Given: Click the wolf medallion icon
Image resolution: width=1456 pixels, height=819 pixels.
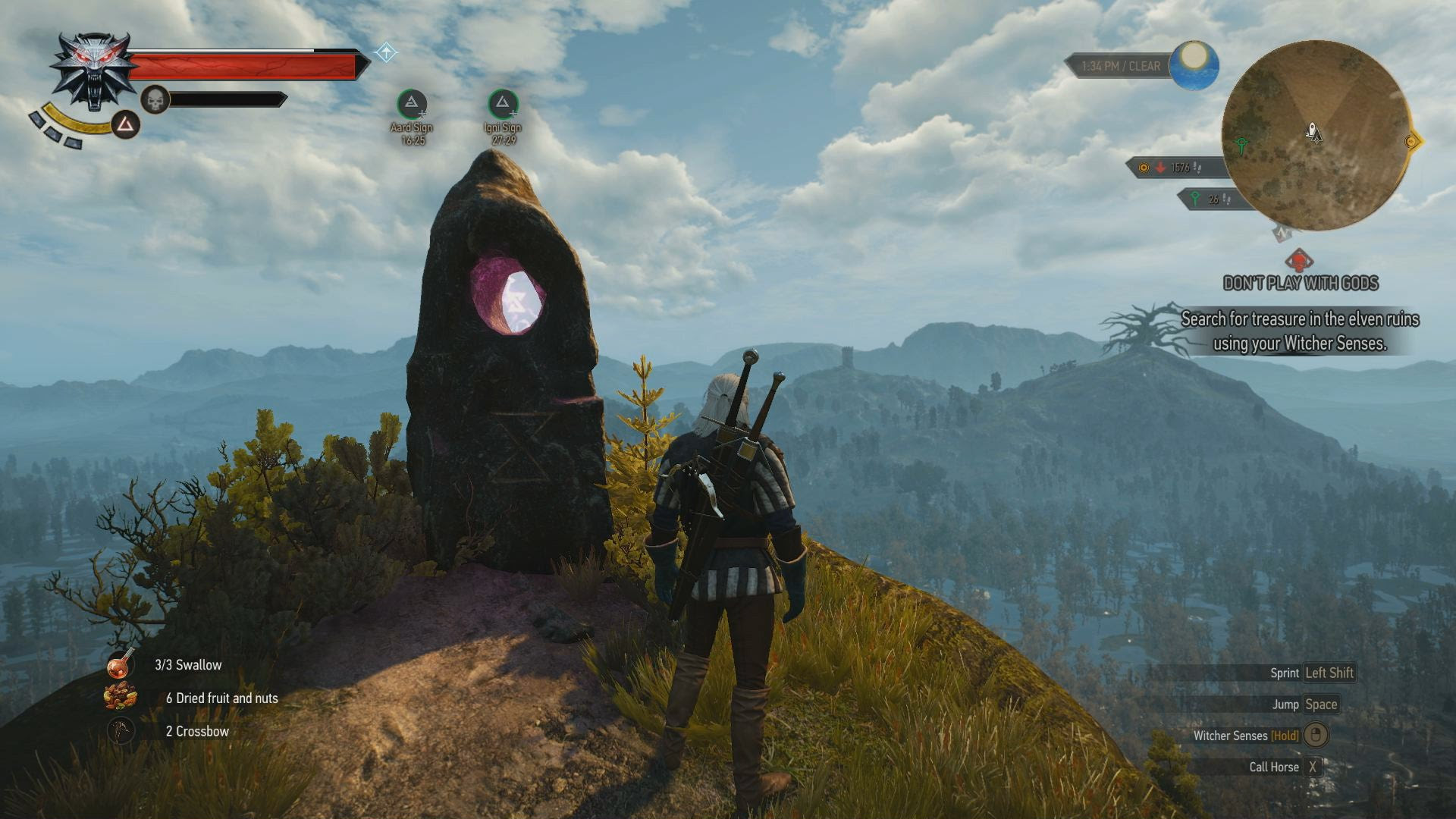Looking at the screenshot, I should 94,72.
